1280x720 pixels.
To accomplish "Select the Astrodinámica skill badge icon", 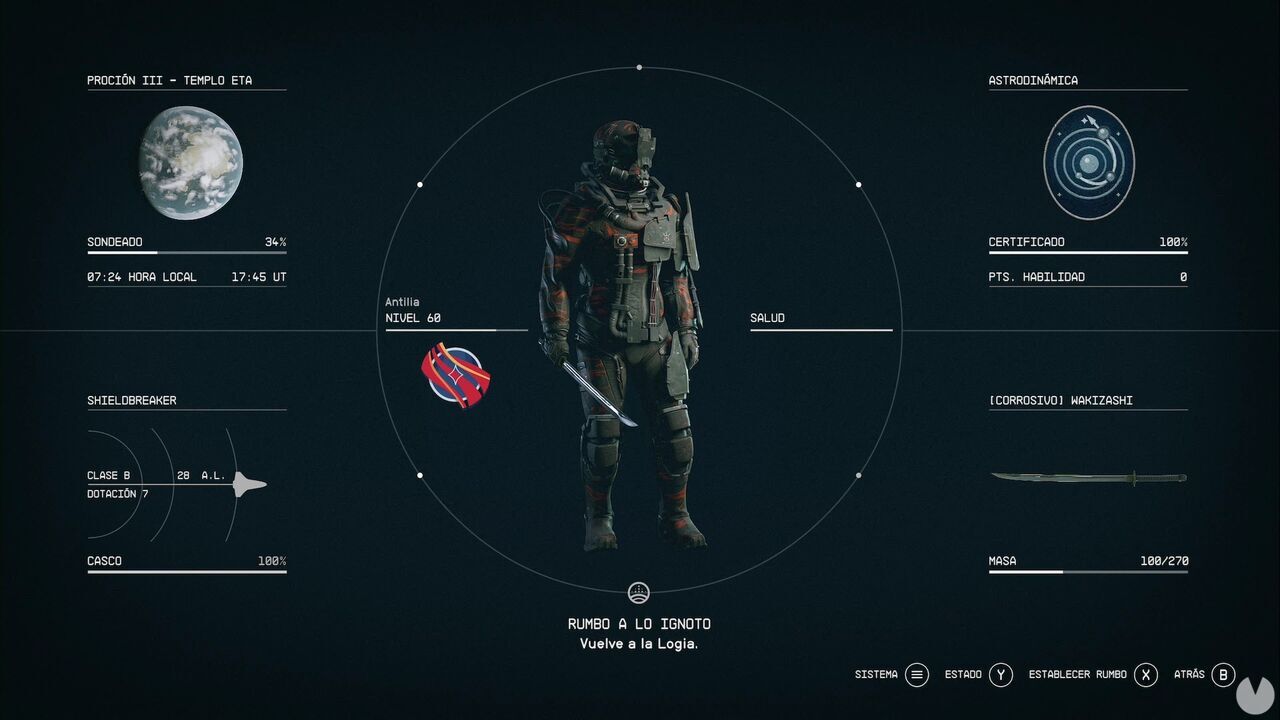I will pyautogui.click(x=1088, y=162).
